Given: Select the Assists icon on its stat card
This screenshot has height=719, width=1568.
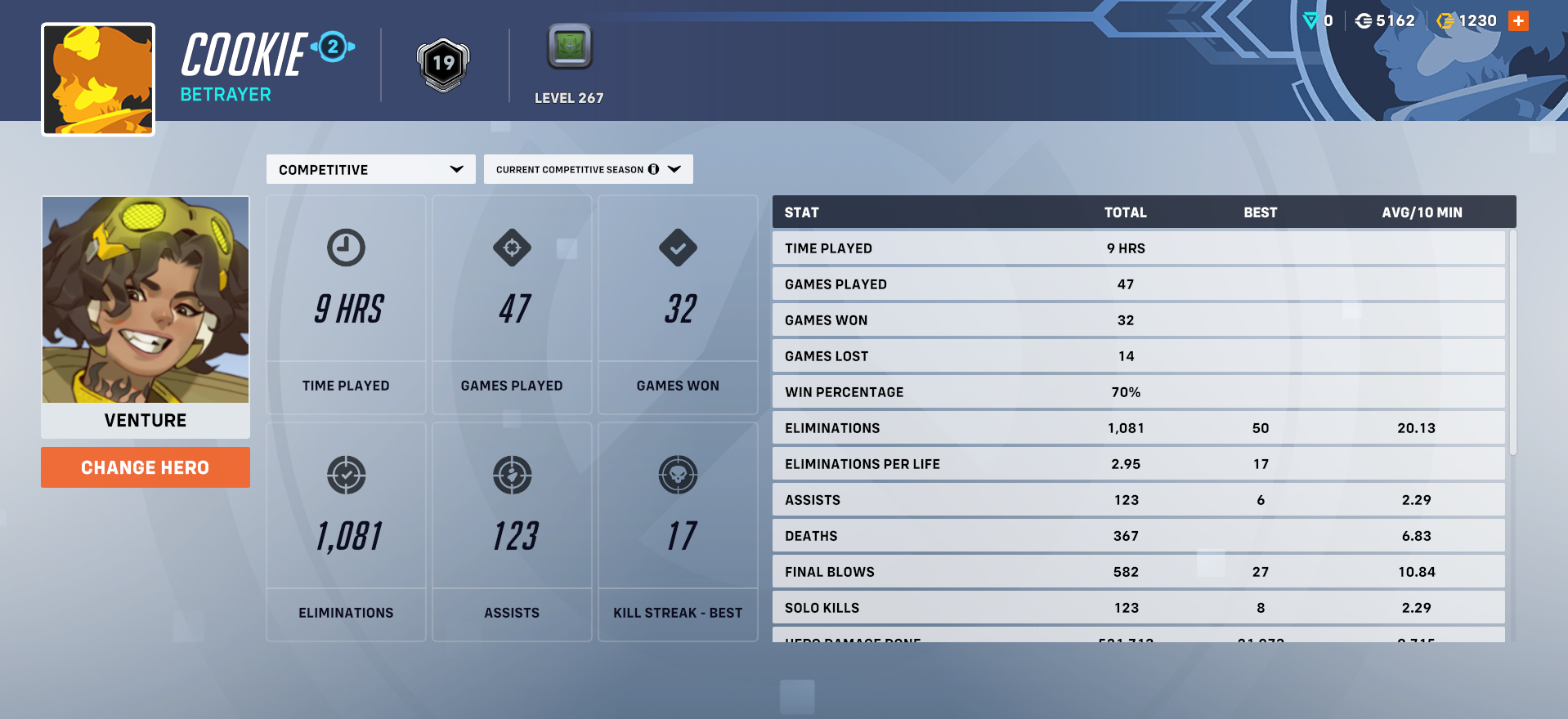Looking at the screenshot, I should [x=512, y=476].
